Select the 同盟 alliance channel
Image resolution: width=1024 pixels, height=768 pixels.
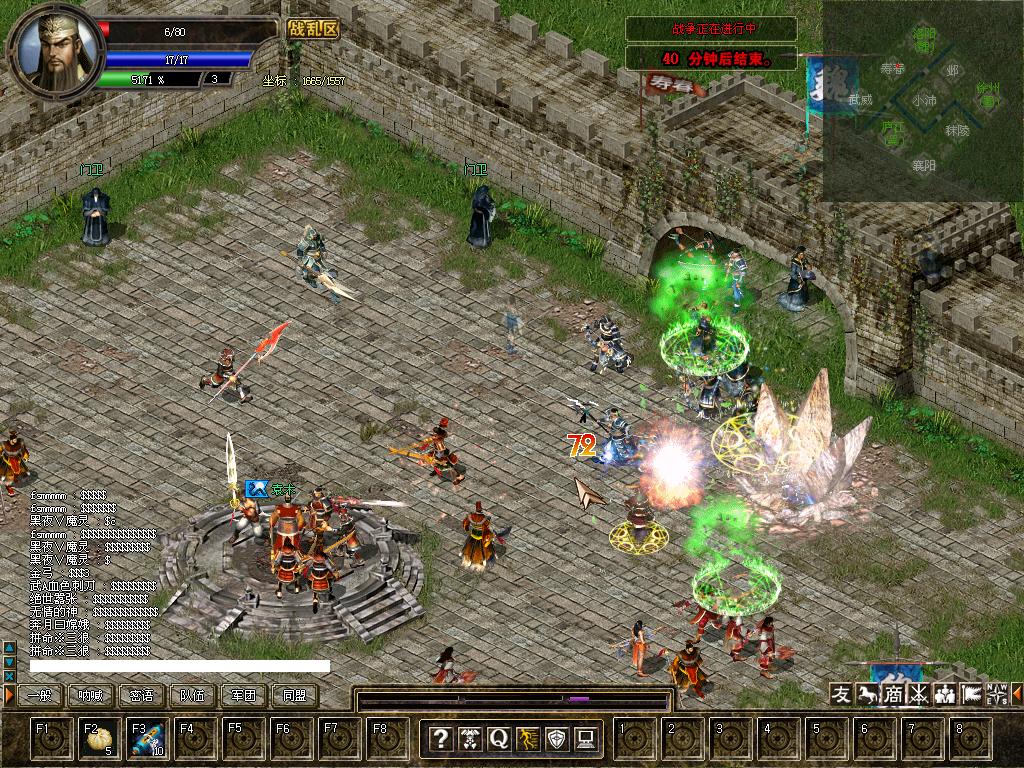(x=295, y=695)
